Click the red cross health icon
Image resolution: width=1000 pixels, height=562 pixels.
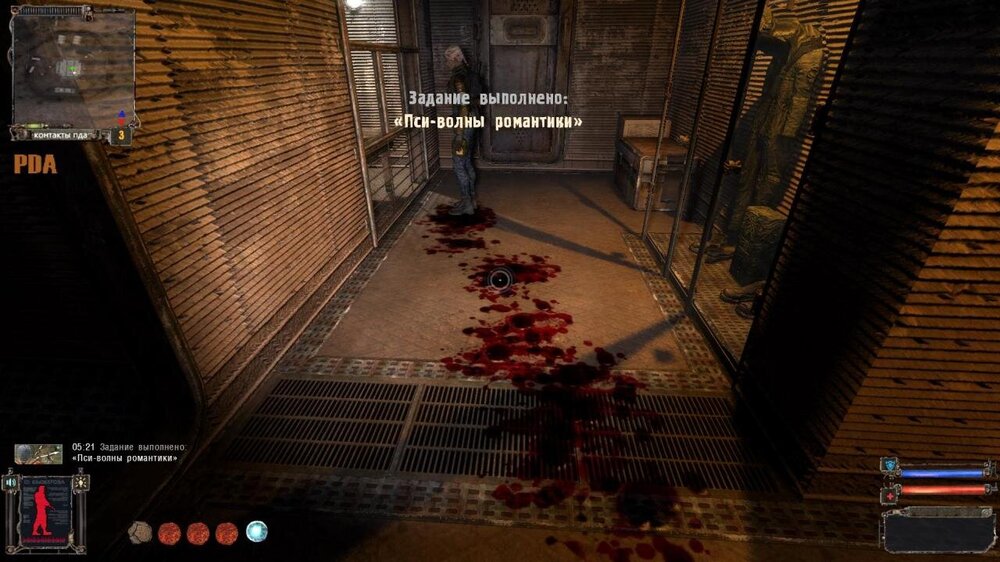[889, 492]
